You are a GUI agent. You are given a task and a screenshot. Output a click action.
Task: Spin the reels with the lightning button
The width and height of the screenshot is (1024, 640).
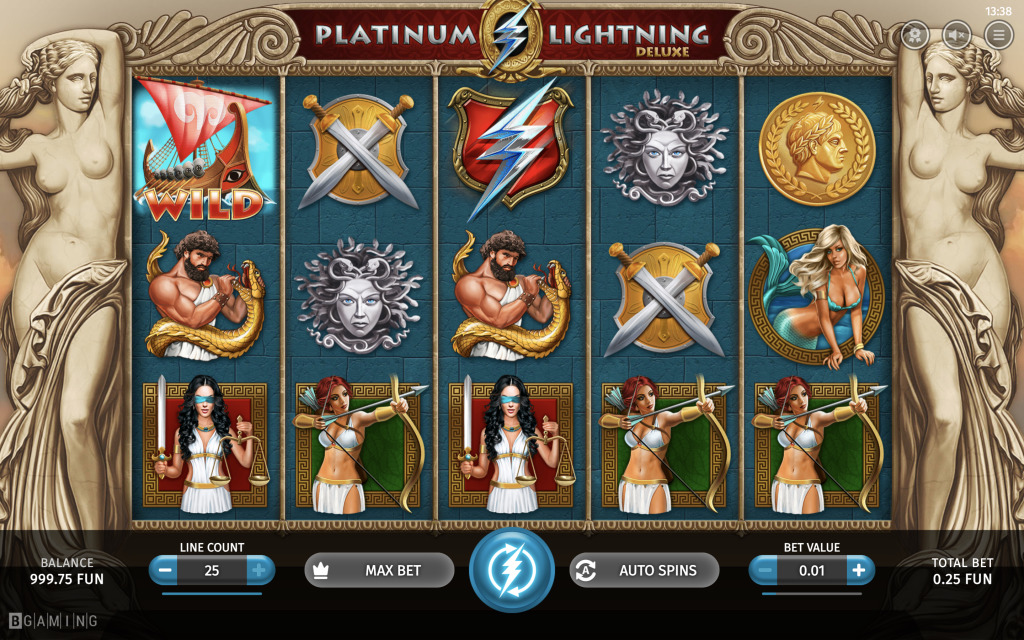pos(511,570)
